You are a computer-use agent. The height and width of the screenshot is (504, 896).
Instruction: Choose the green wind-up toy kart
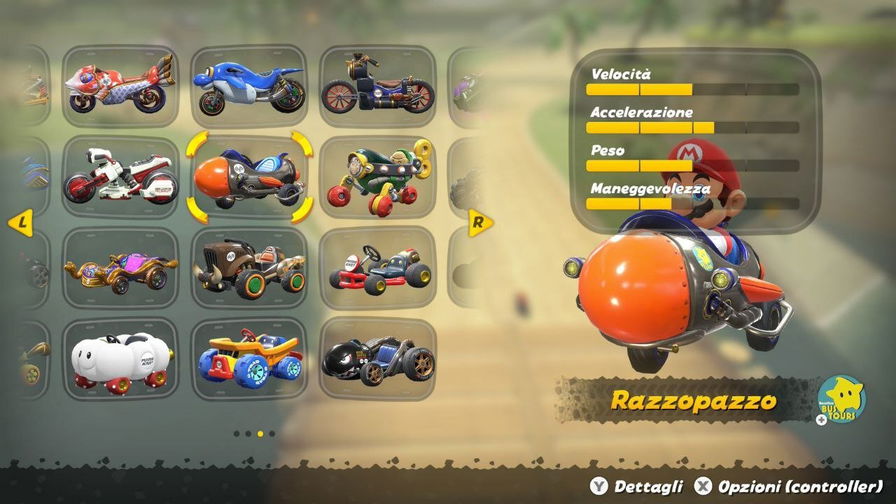click(377, 177)
